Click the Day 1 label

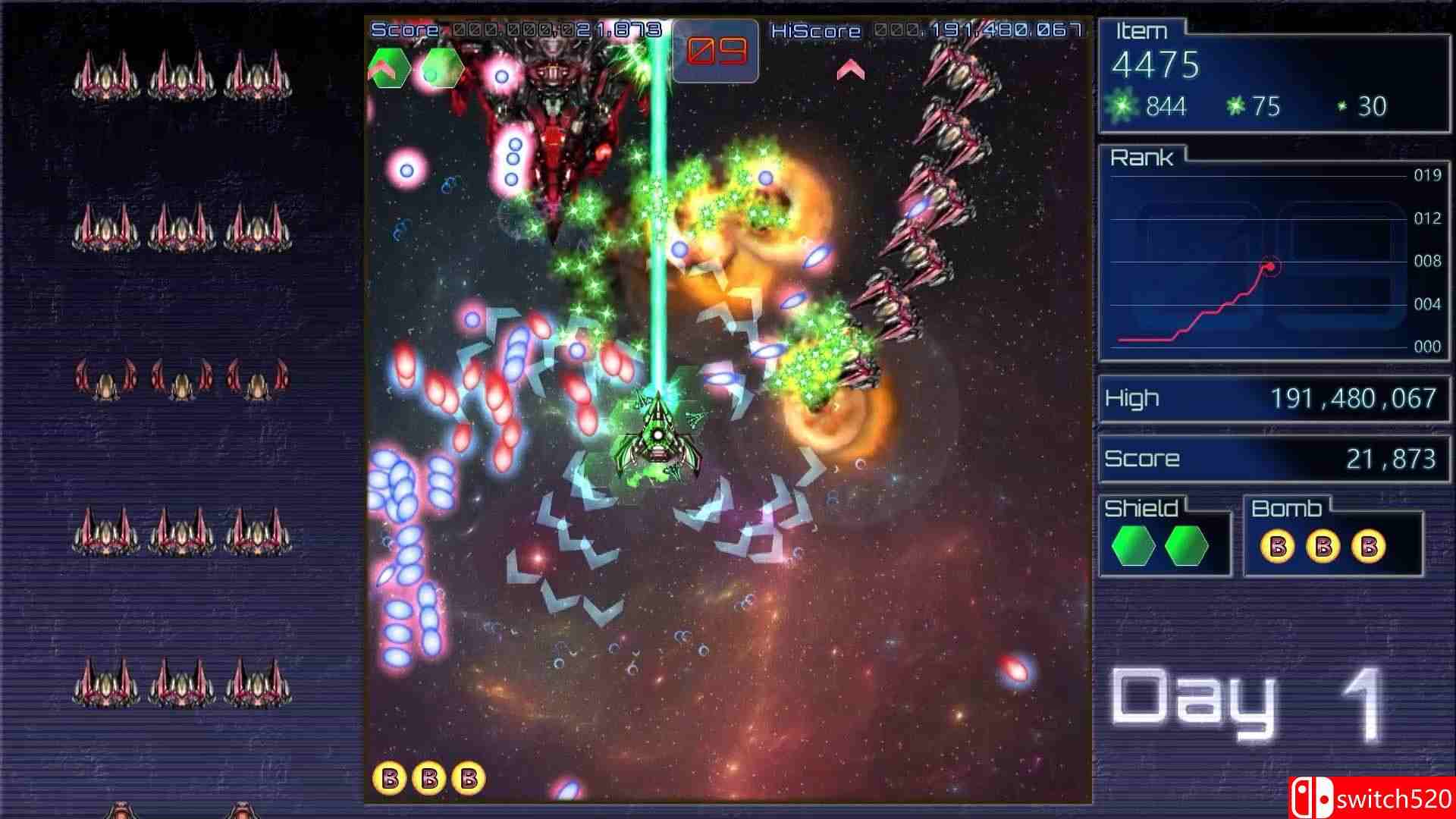click(1251, 705)
